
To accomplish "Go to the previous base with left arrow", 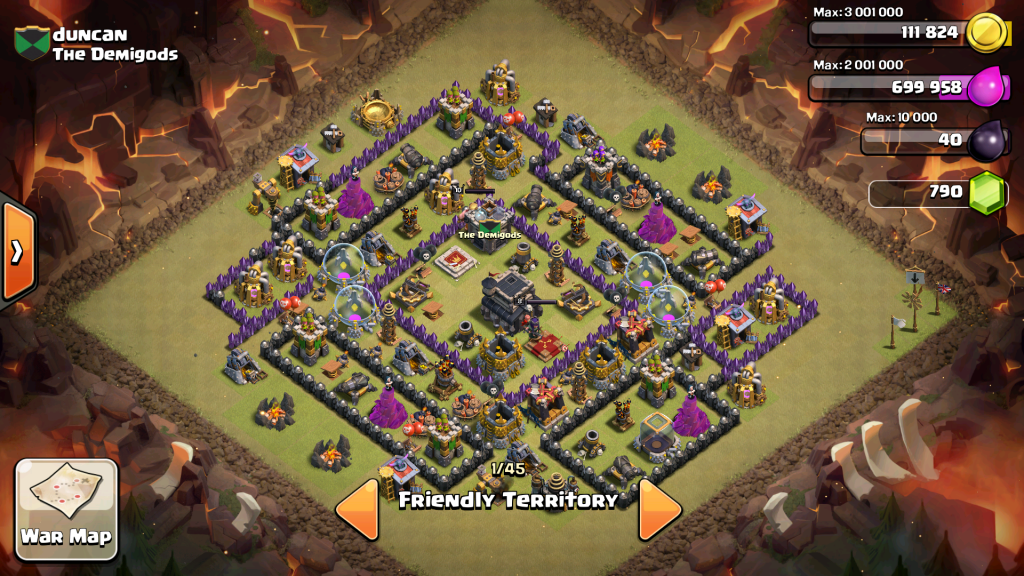I will tap(357, 509).
